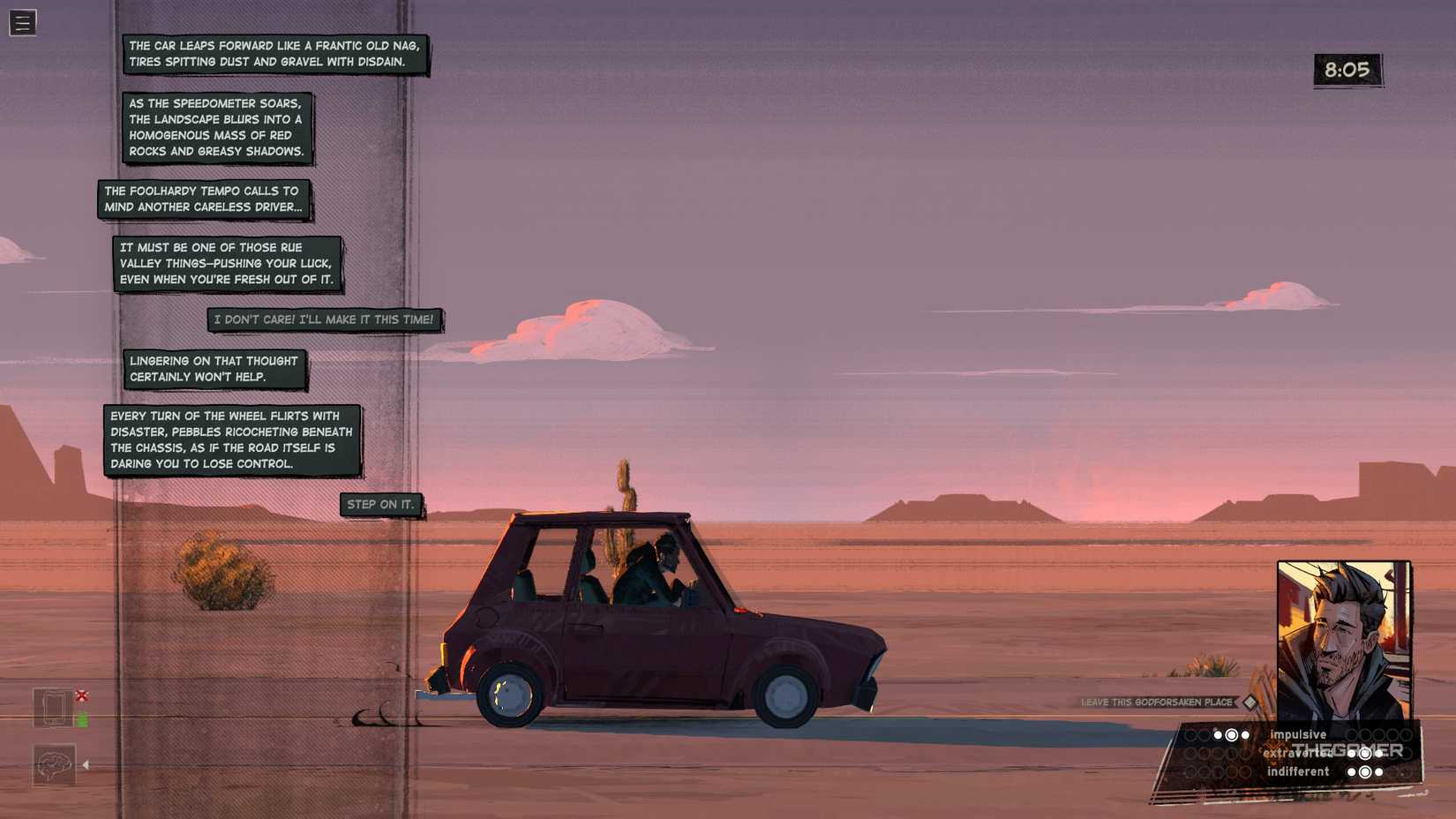Select the 'LEAVE THIS GODFORSAKEN PLACE' objective
Image resolution: width=1456 pixels, height=819 pixels.
click(1156, 702)
